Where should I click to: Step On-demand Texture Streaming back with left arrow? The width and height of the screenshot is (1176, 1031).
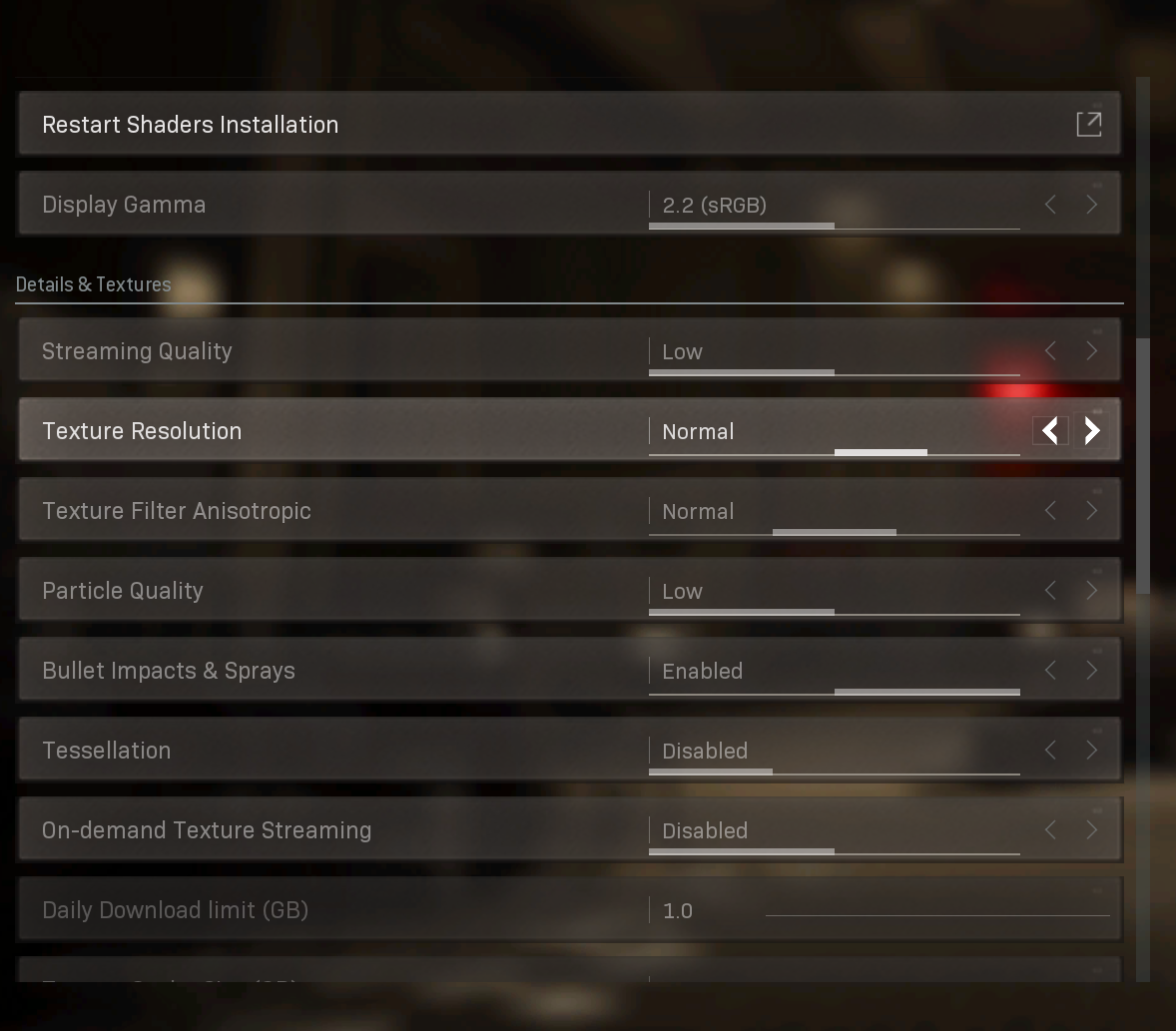1050,830
